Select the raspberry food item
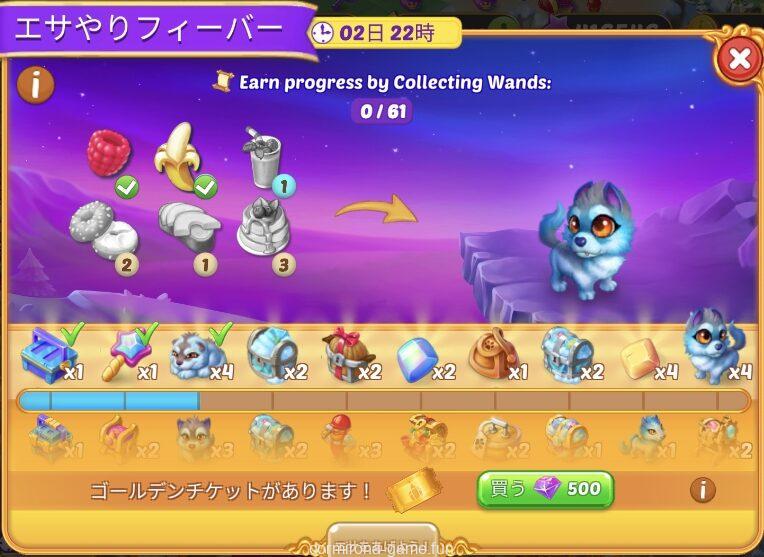Viewport: 764px width, 557px height. click(x=109, y=154)
